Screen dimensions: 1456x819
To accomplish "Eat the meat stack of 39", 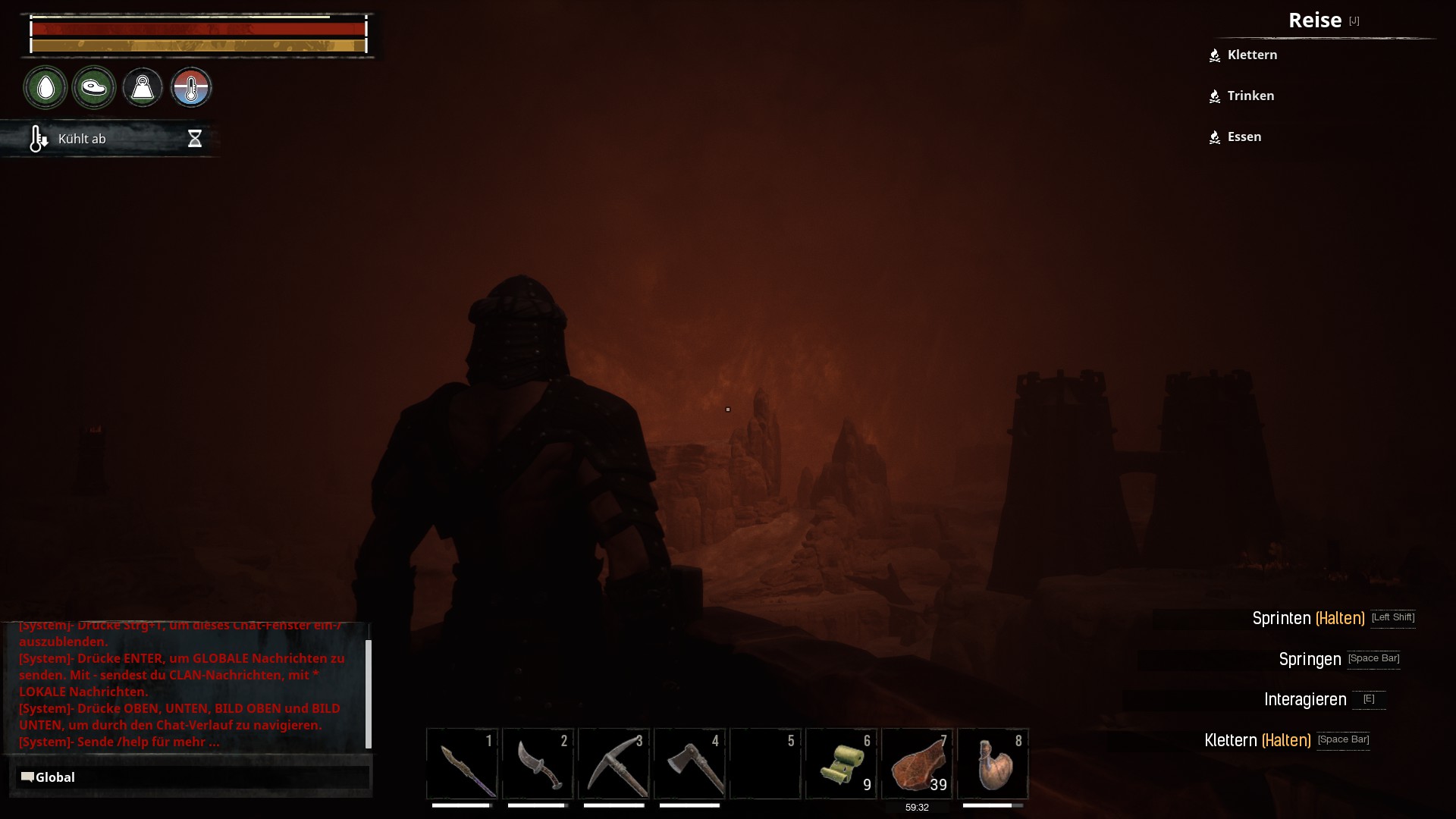I will 917,764.
